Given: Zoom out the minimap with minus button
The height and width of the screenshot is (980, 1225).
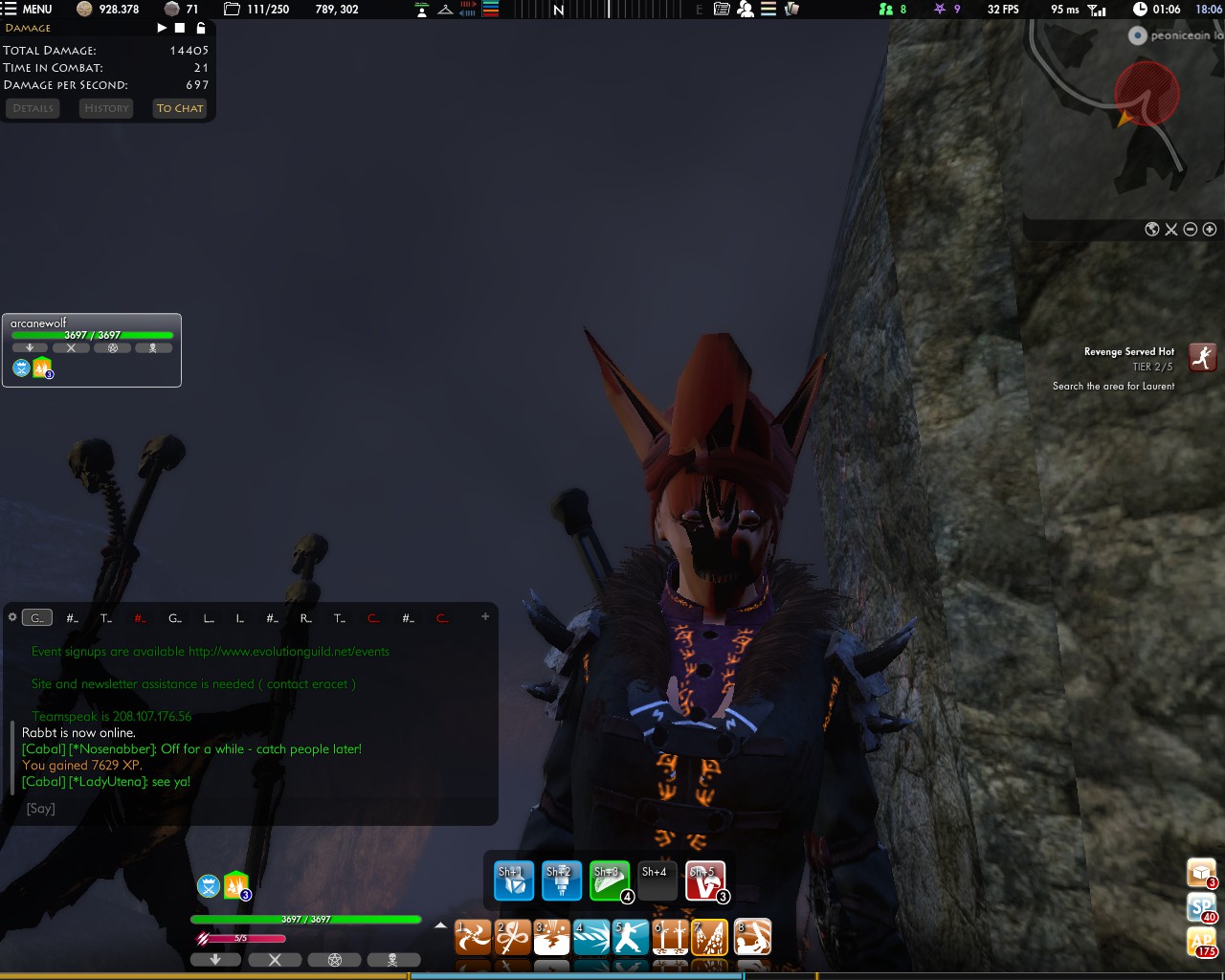Looking at the screenshot, I should pyautogui.click(x=1191, y=229).
